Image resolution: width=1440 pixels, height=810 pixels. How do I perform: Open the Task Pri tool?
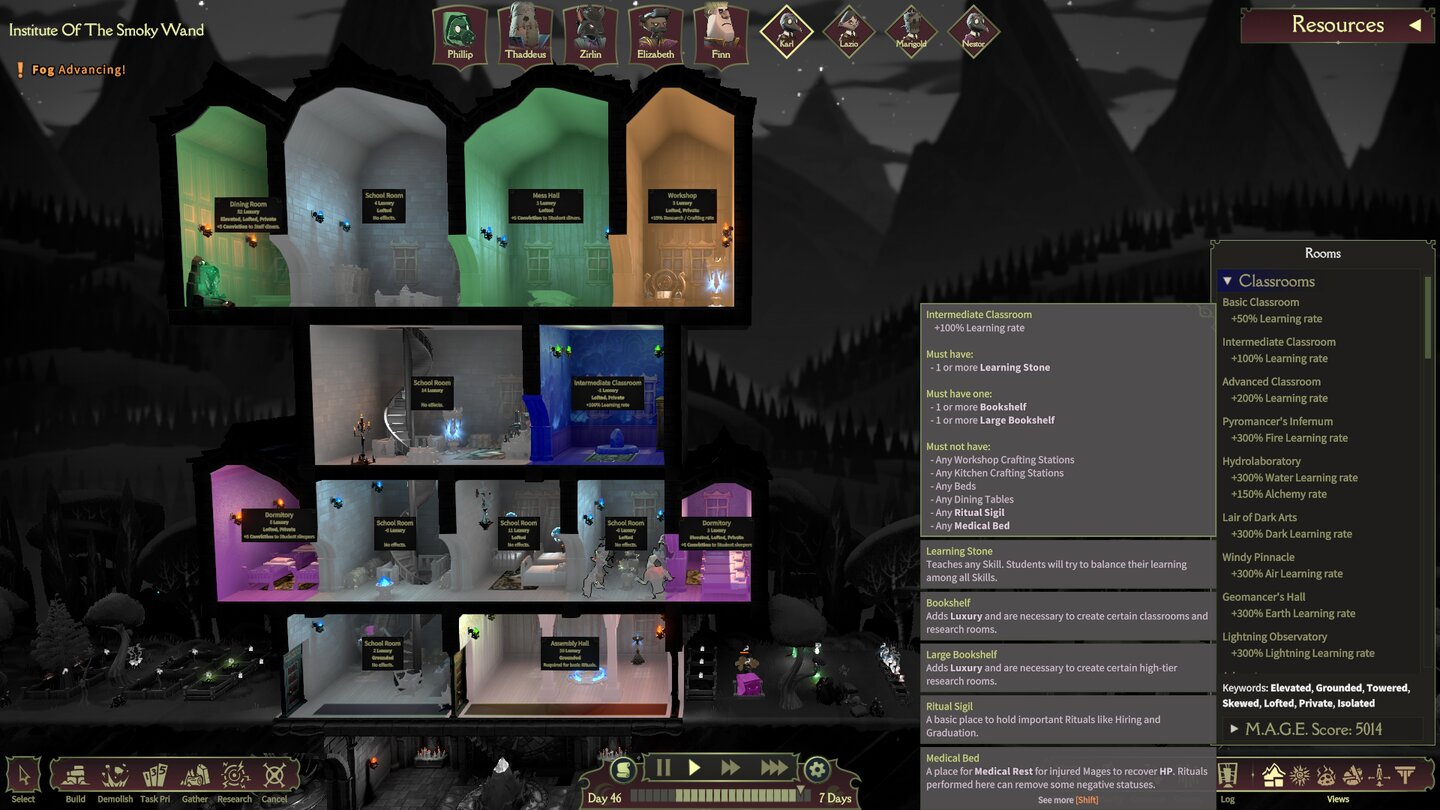[x=155, y=775]
